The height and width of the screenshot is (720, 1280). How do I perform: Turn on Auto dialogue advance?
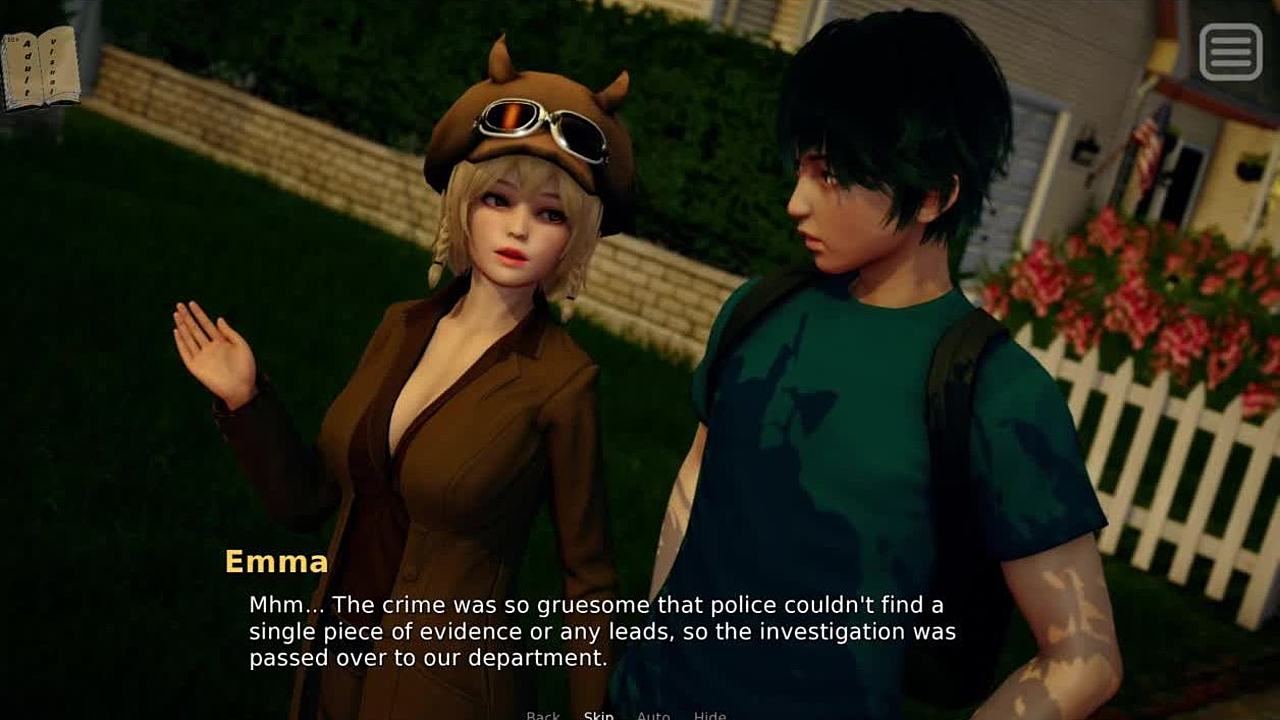[653, 714]
